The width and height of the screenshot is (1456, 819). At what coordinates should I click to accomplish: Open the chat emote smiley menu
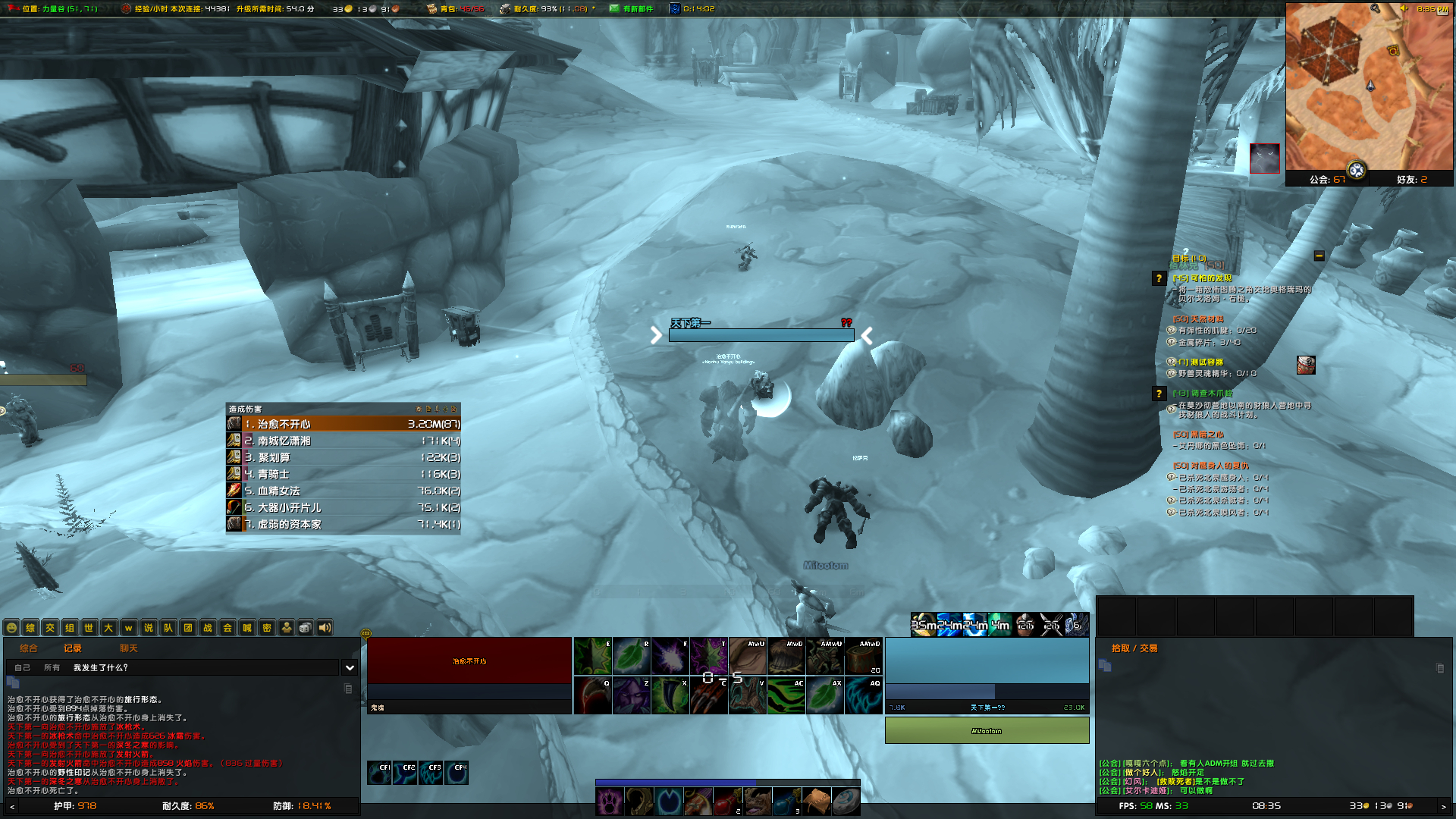[11, 628]
